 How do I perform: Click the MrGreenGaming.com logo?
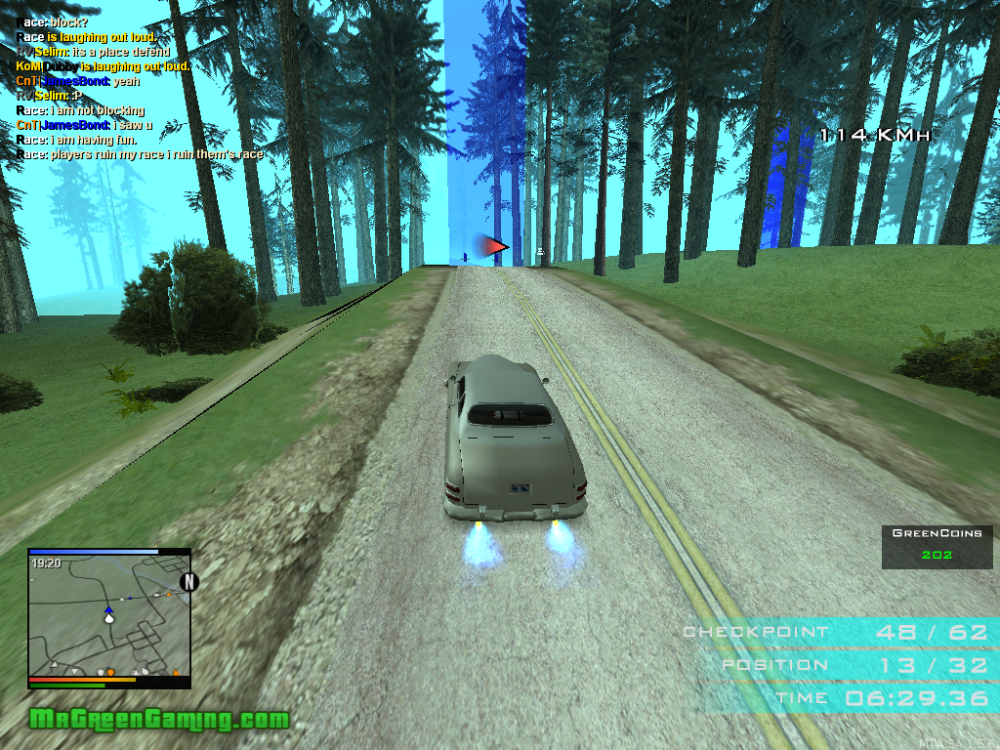point(159,719)
